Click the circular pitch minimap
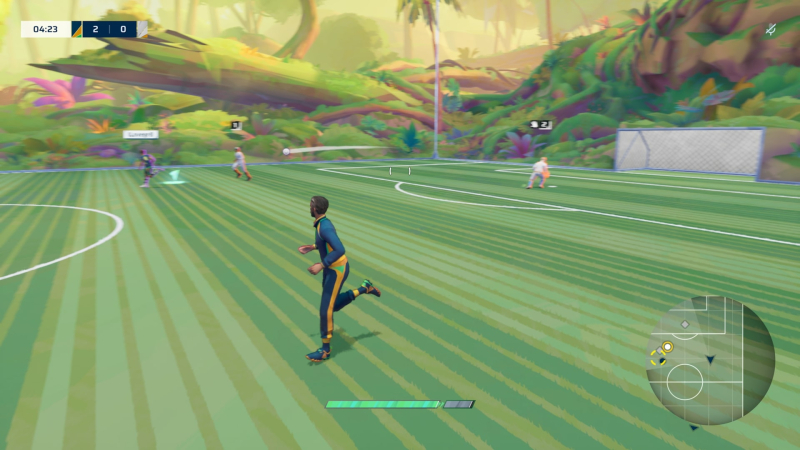This screenshot has width=800, height=450. click(x=710, y=360)
